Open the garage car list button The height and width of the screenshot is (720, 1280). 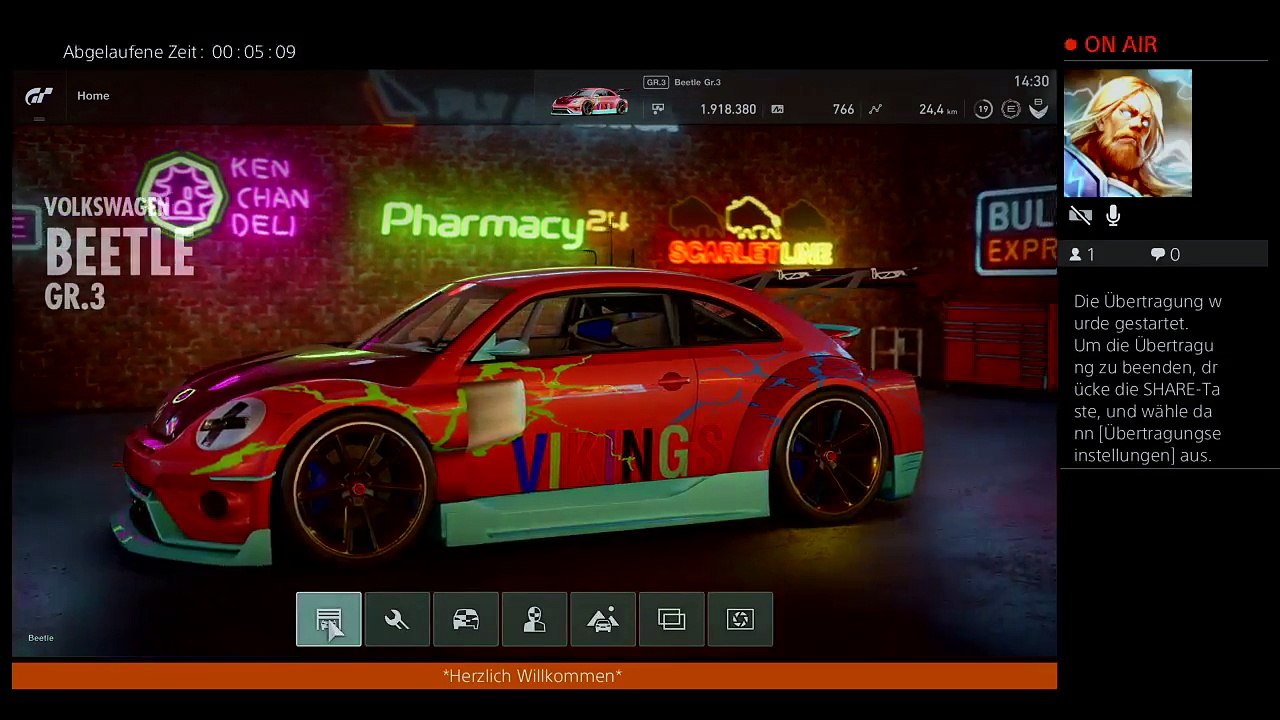[328, 620]
